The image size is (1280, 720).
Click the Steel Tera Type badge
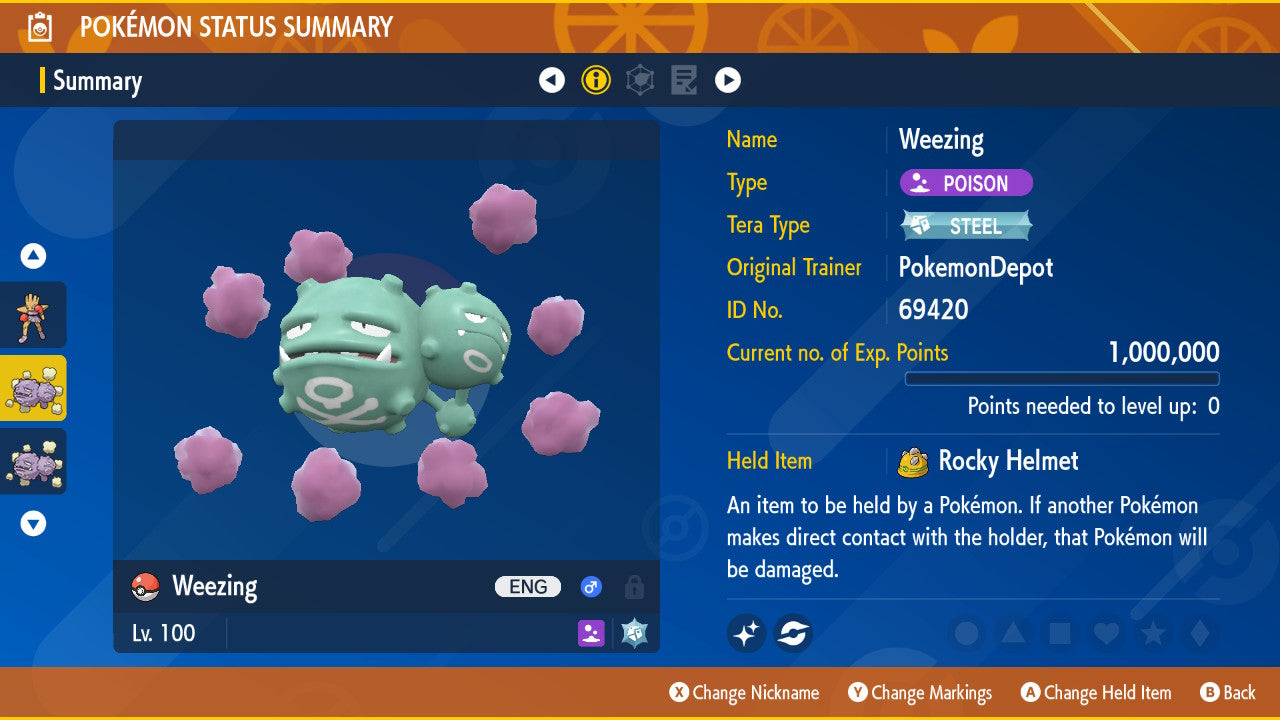966,226
